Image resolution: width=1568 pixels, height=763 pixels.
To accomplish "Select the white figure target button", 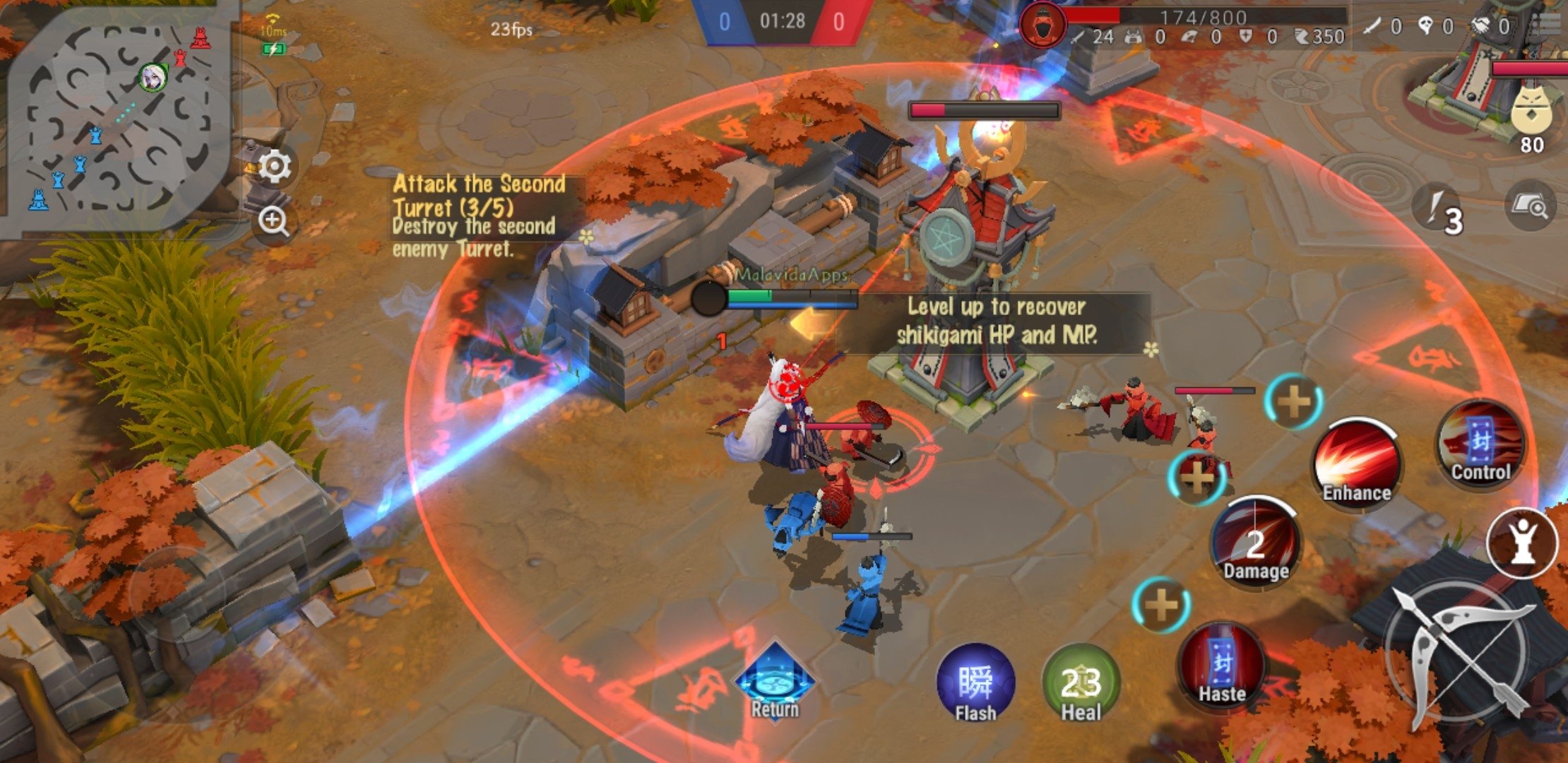I will [x=1522, y=543].
